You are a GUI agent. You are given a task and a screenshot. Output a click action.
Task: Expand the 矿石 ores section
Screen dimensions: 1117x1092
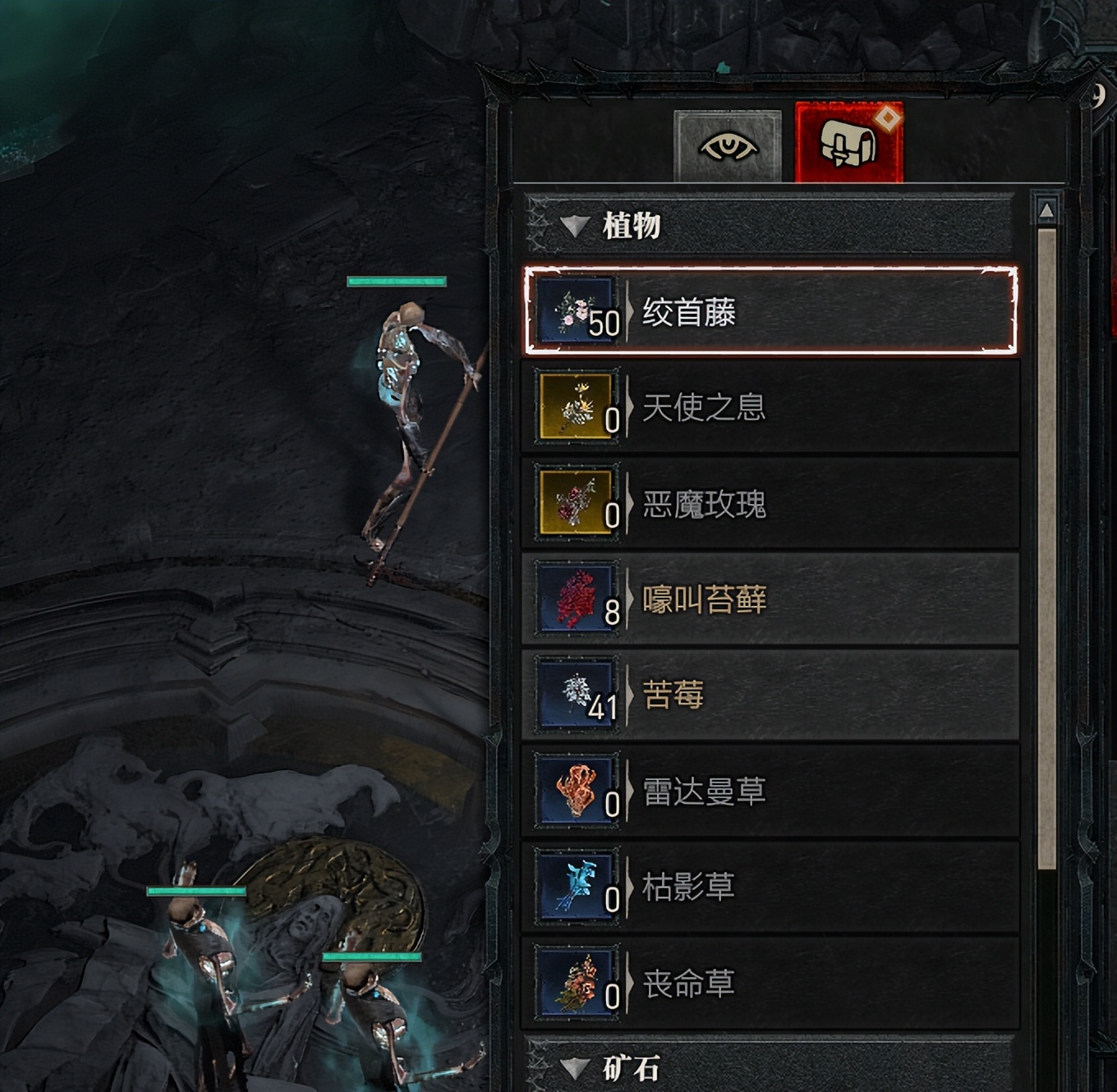click(575, 1069)
